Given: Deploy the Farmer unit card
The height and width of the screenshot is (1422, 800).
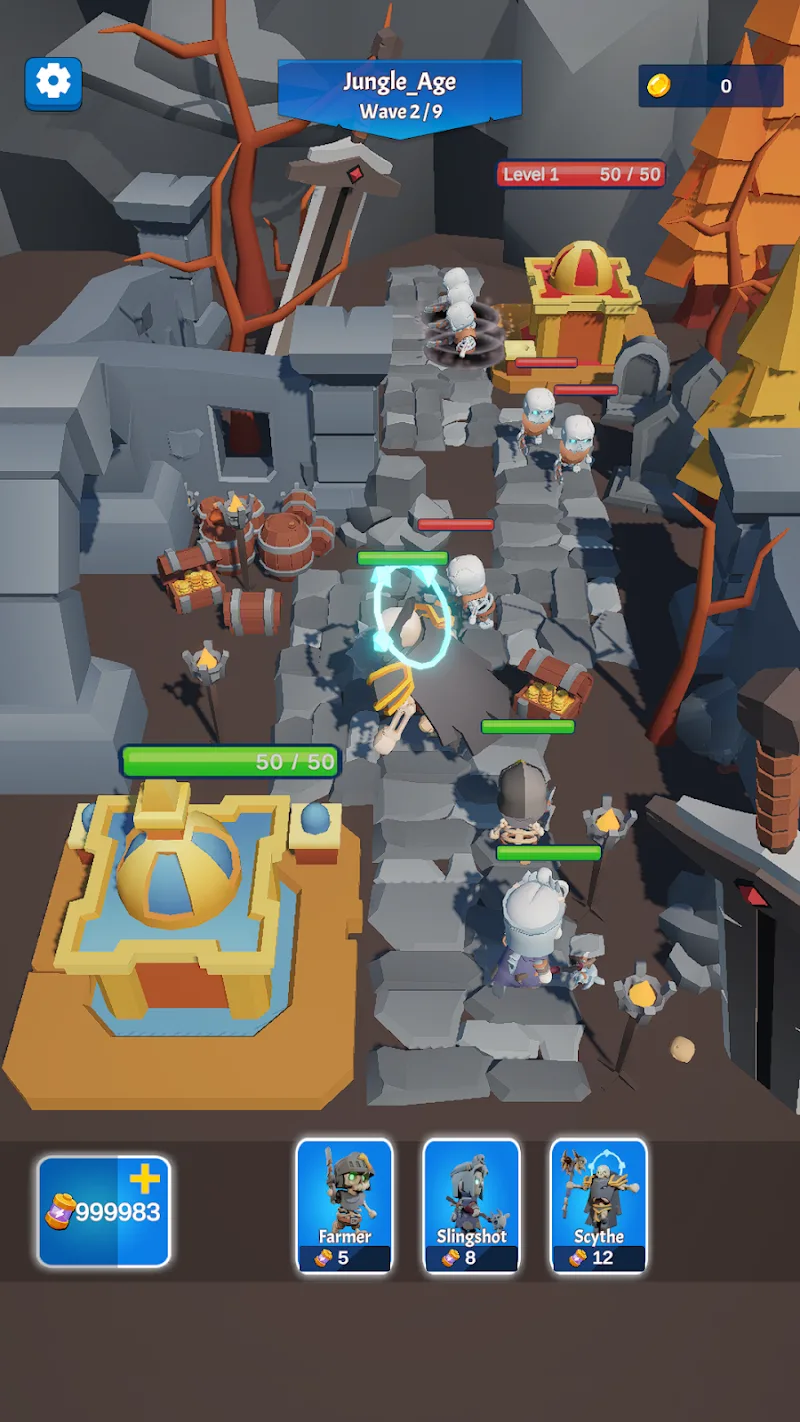Looking at the screenshot, I should (344, 1206).
